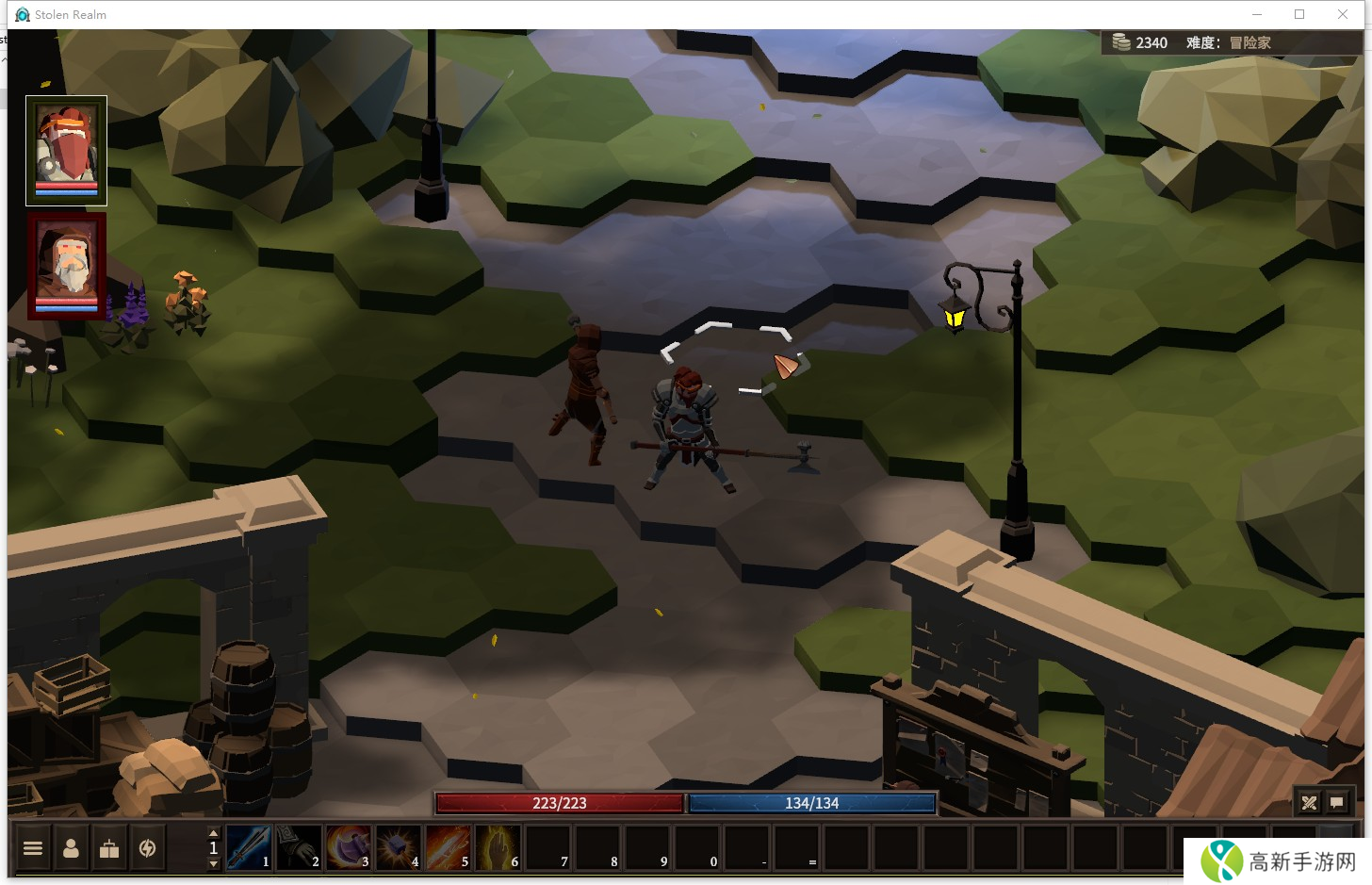
Task: Trigger the flaming sword ability in slot 5
Action: point(448,846)
